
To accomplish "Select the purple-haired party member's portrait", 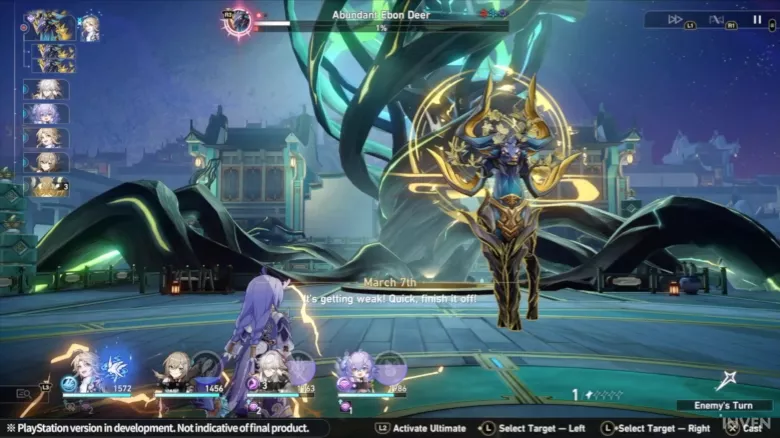I will click(x=355, y=370).
